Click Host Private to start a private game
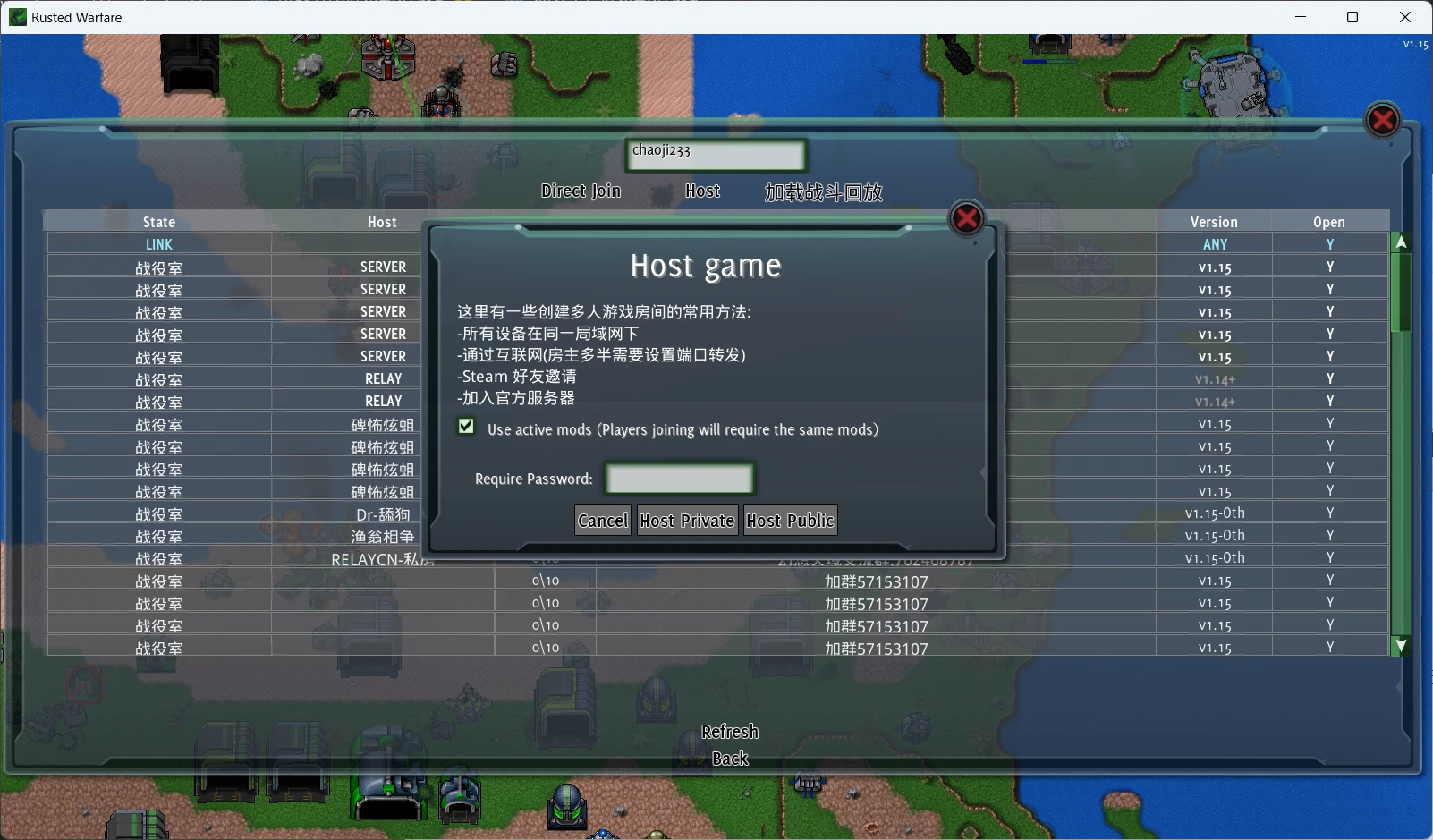Viewport: 1433px width, 840px height. pyautogui.click(x=687, y=520)
